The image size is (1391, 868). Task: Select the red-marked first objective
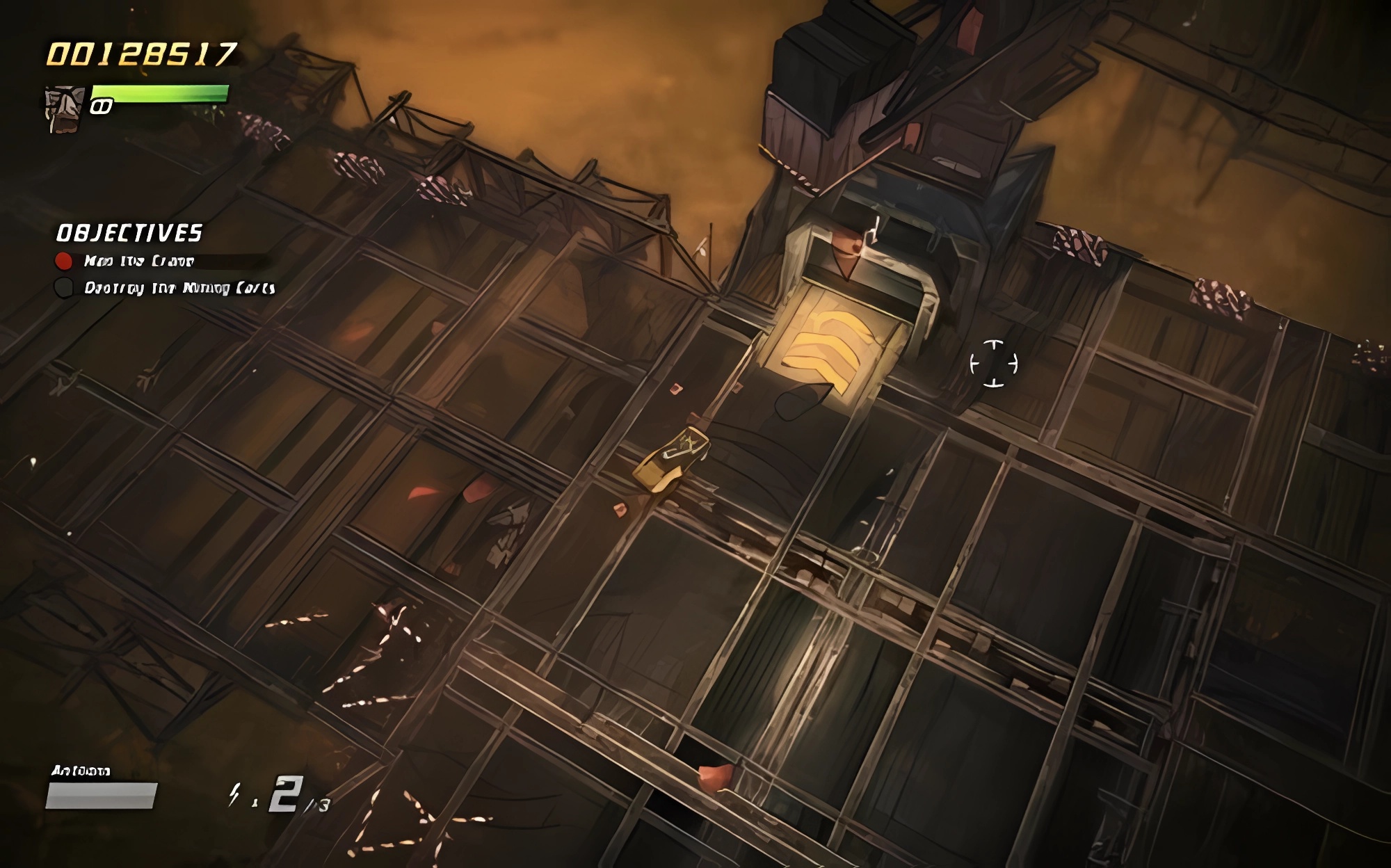pyautogui.click(x=138, y=261)
